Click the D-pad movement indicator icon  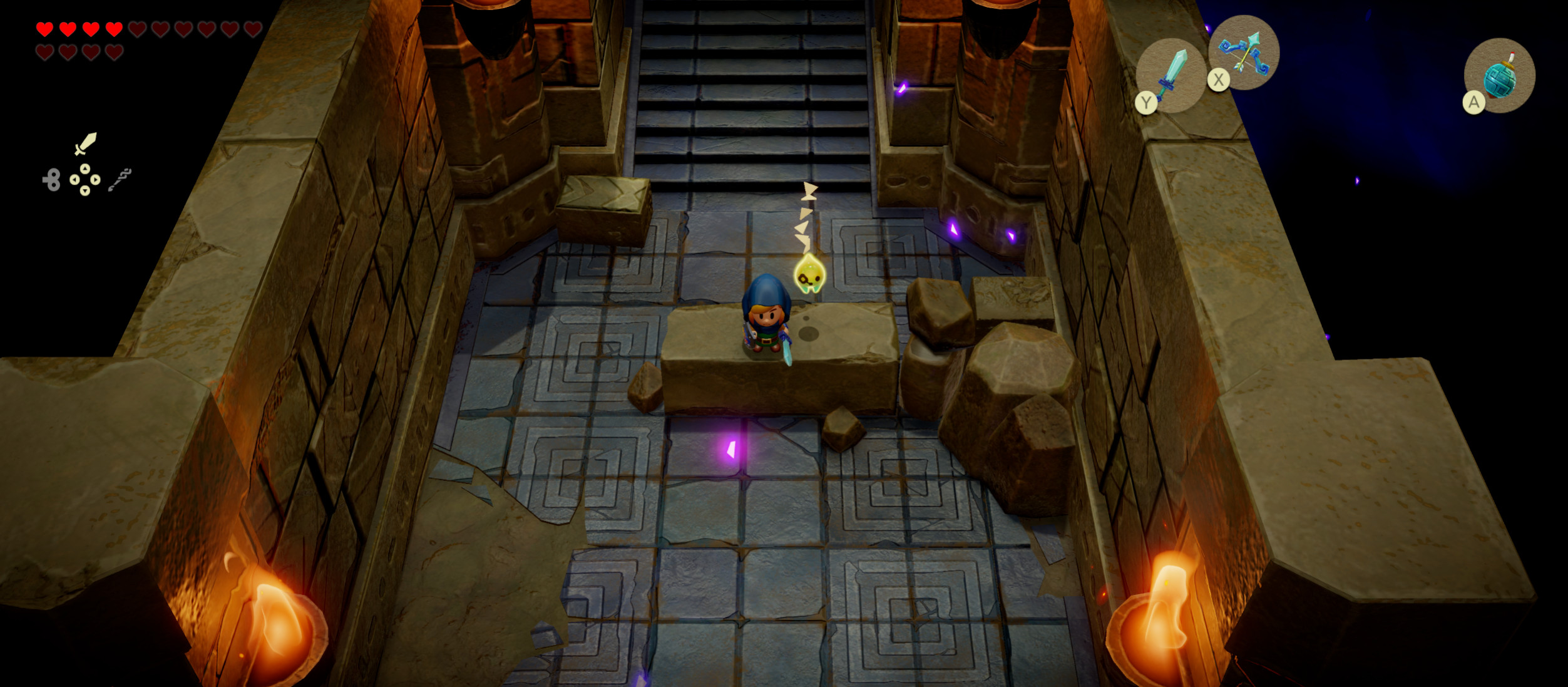point(85,180)
